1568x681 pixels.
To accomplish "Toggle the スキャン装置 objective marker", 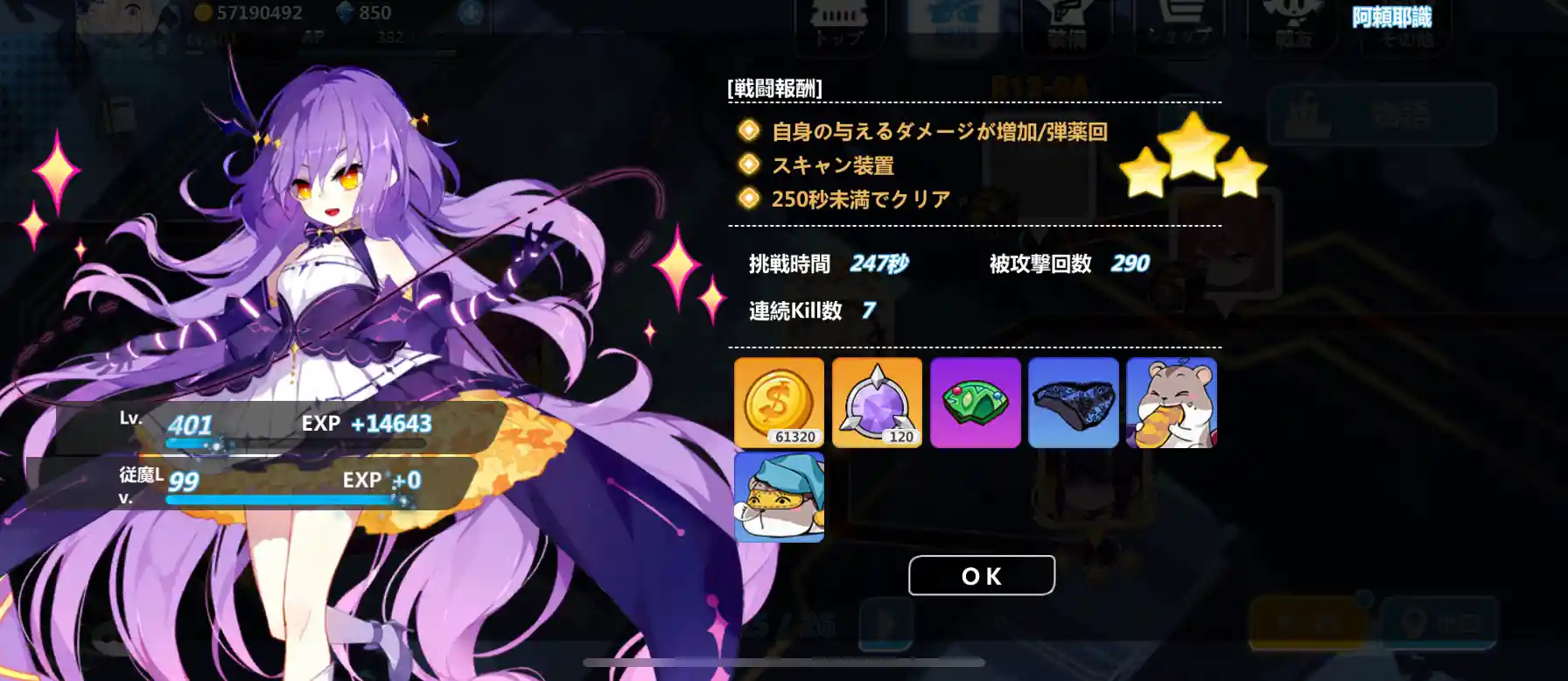I will (x=748, y=165).
